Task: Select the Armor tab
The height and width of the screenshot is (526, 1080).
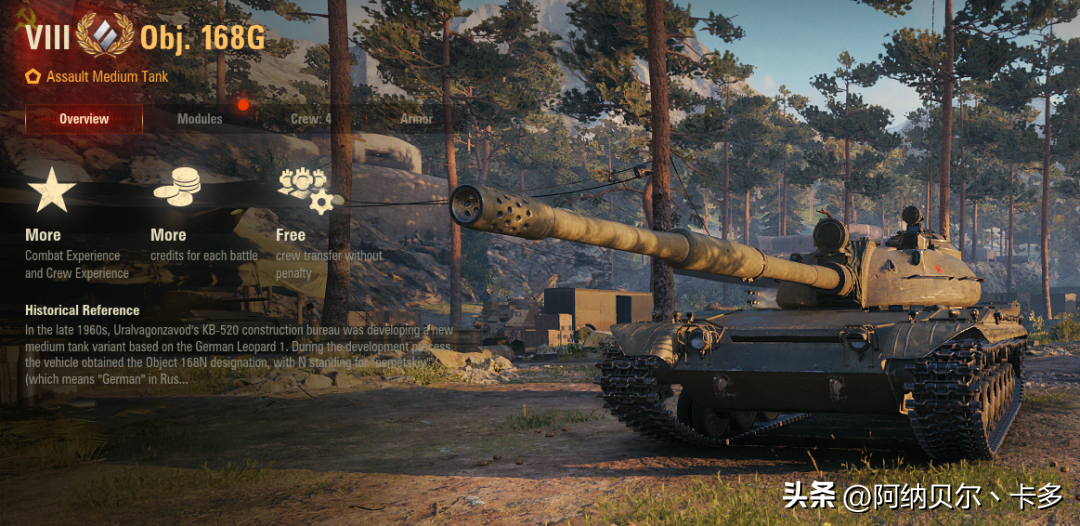Action: point(416,119)
